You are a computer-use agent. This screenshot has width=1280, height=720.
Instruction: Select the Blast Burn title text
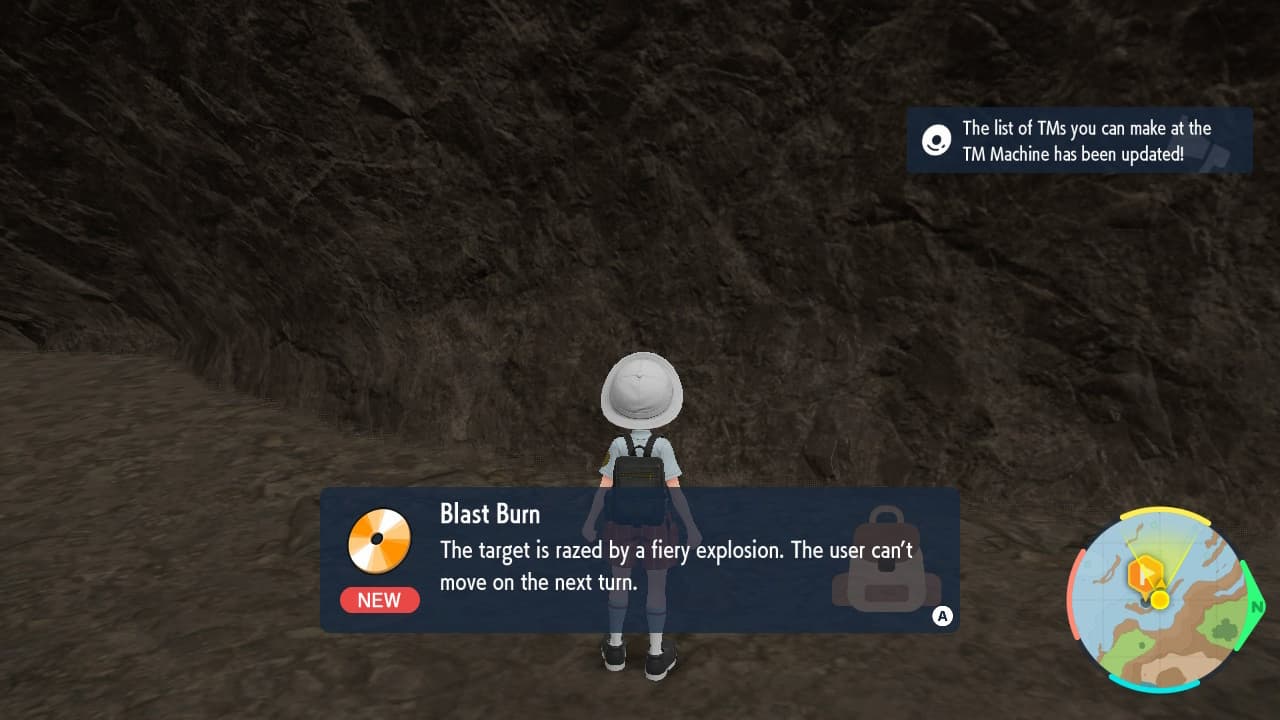pyautogui.click(x=490, y=514)
